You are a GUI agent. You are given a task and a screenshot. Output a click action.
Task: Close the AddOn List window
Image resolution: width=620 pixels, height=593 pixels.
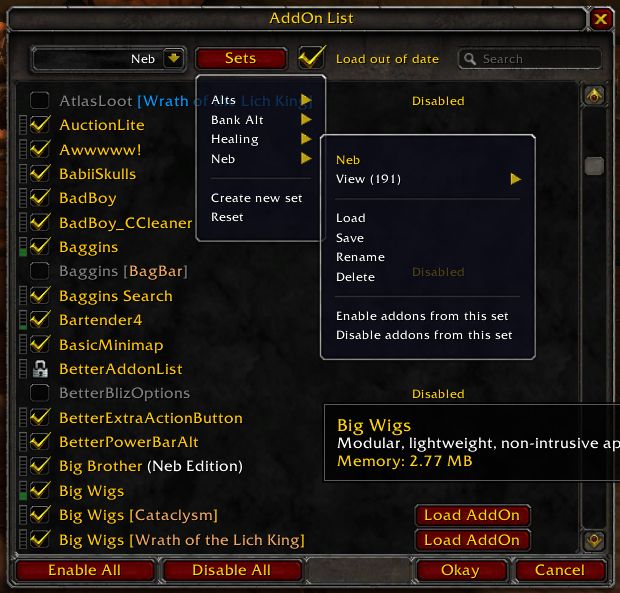click(600, 18)
